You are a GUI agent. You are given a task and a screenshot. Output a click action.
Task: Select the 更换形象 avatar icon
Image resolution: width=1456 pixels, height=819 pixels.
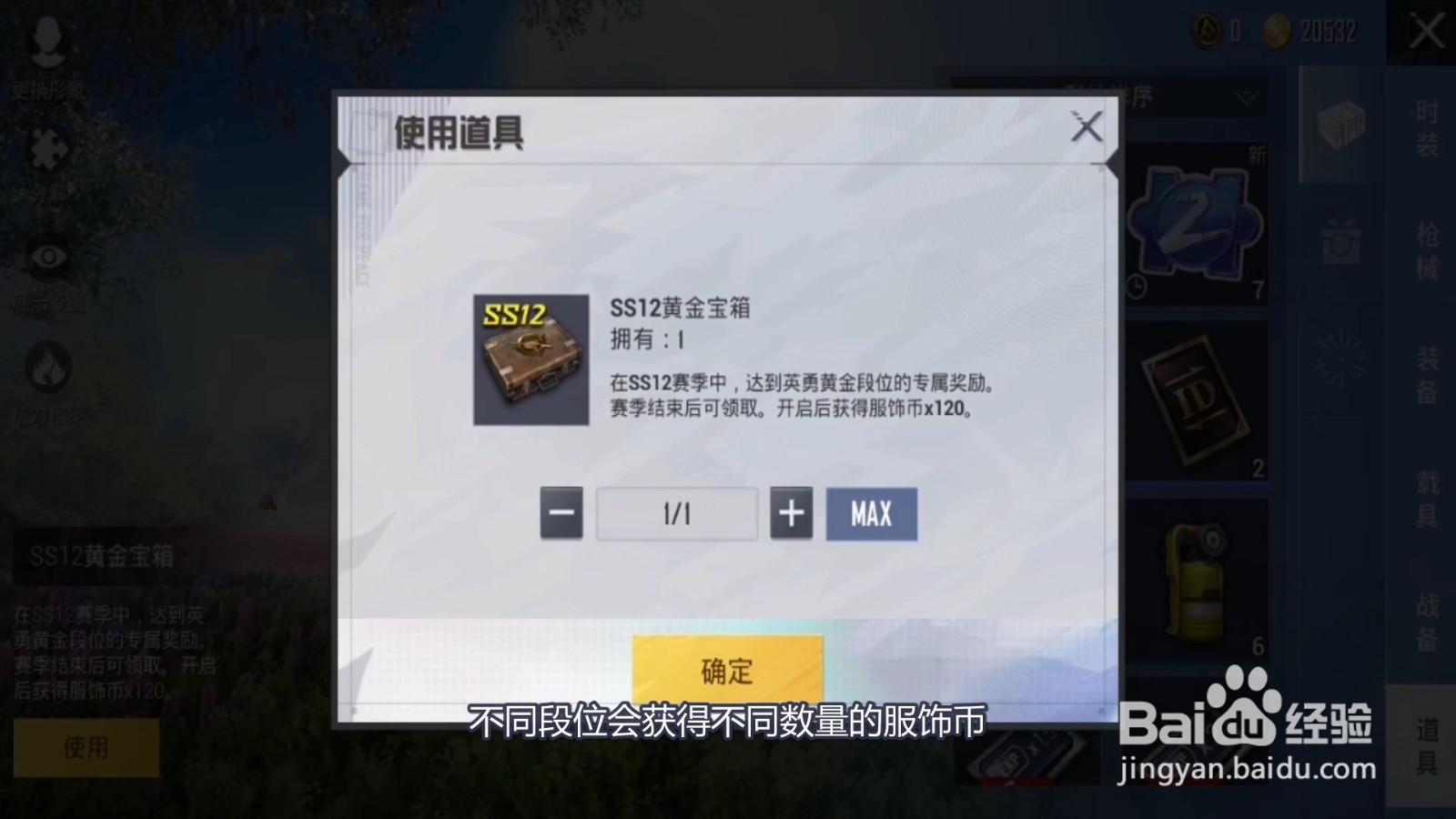[50, 41]
